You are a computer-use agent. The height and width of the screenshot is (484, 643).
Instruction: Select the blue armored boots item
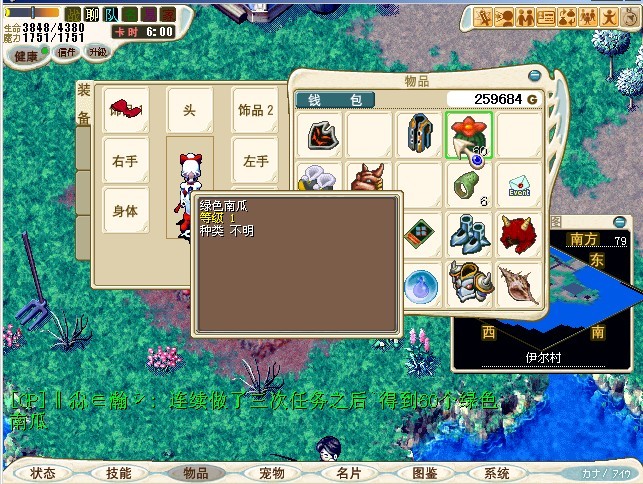(x=468, y=233)
